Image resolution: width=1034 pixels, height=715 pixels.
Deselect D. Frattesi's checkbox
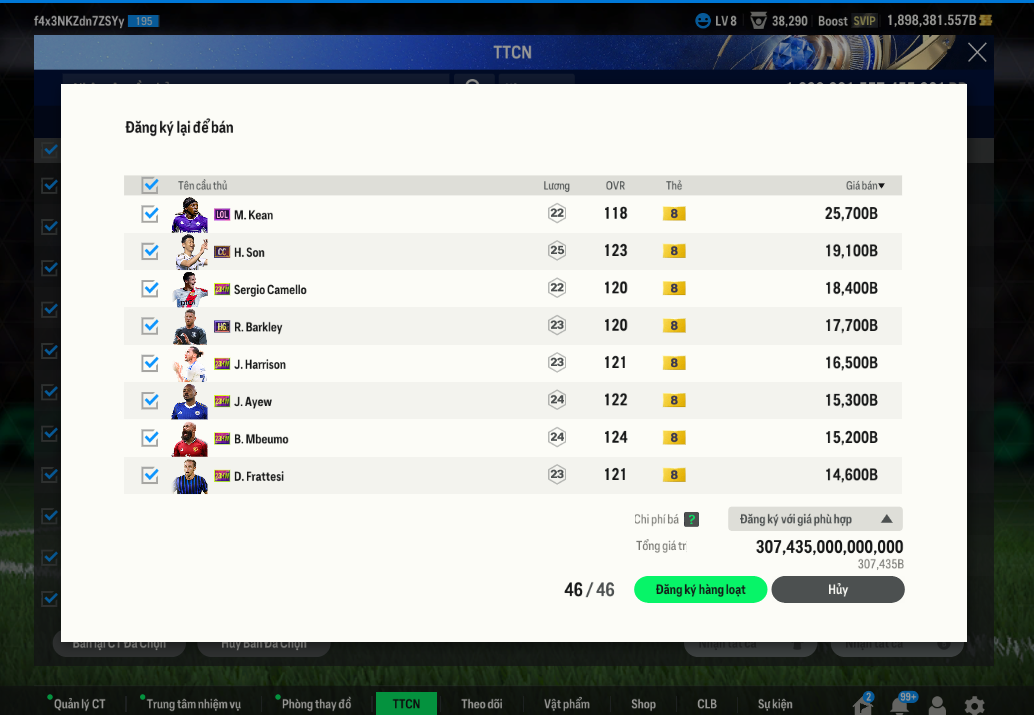[x=150, y=475]
